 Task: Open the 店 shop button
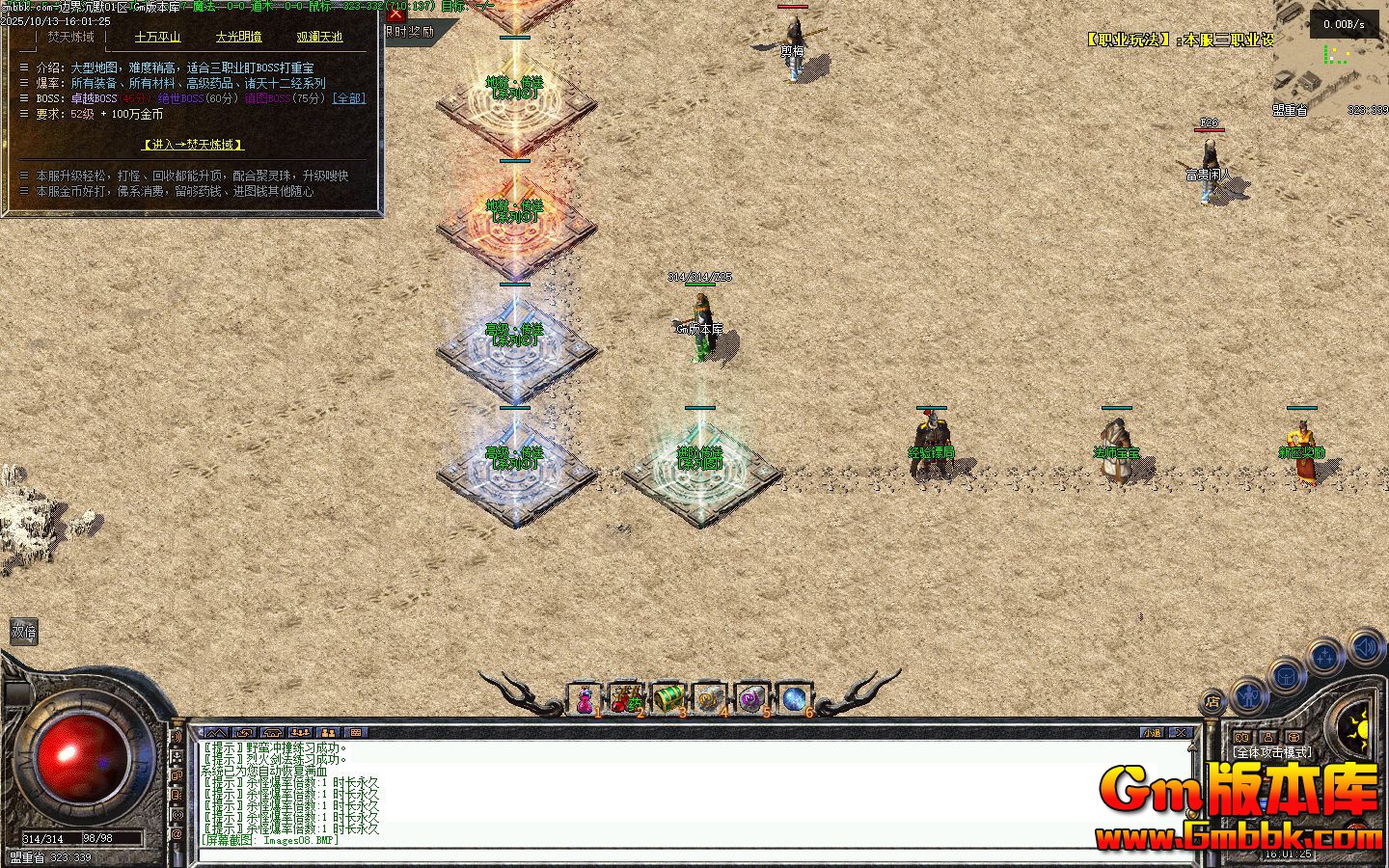pyautogui.click(x=1212, y=701)
